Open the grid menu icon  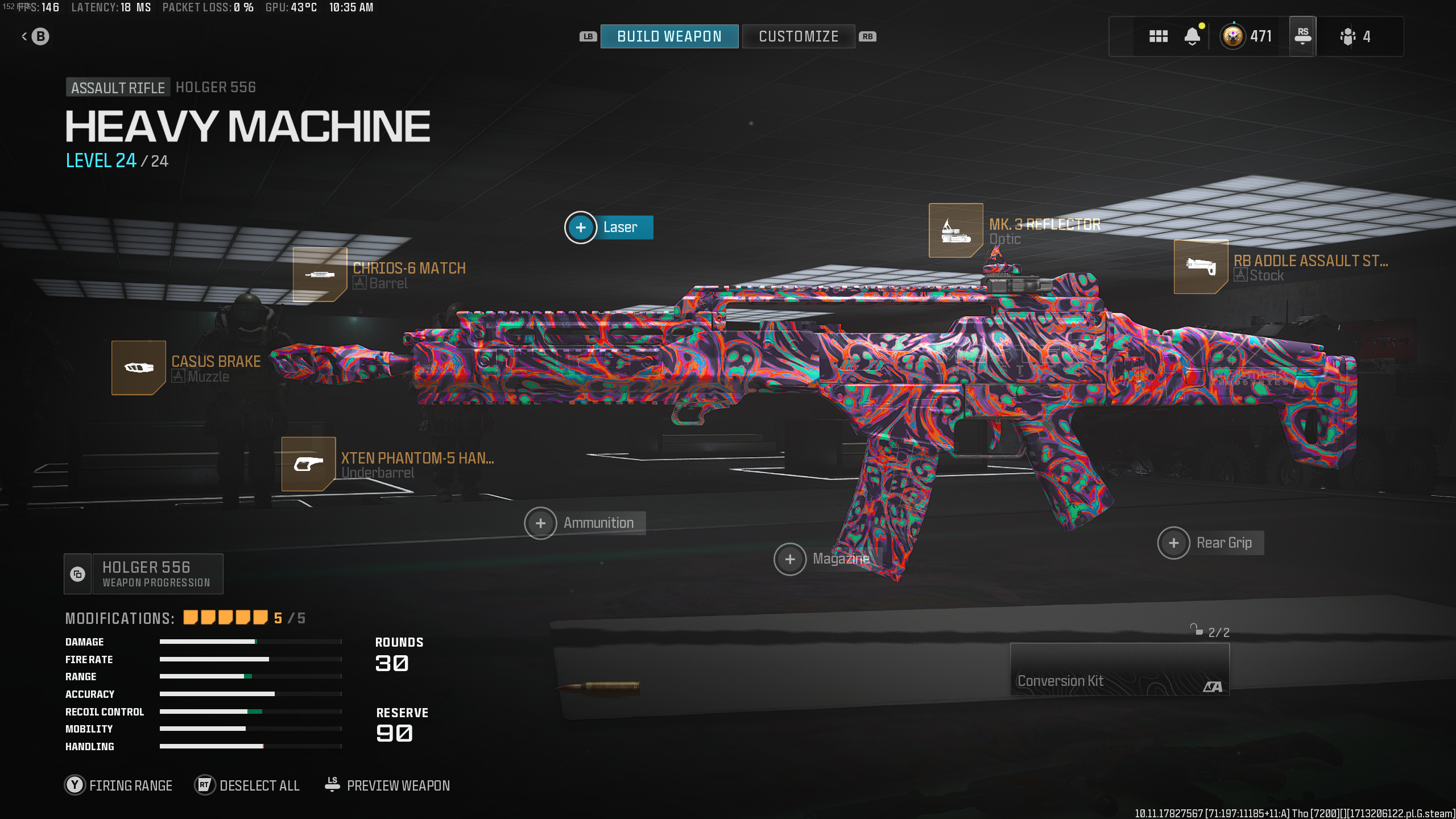pos(1158,37)
